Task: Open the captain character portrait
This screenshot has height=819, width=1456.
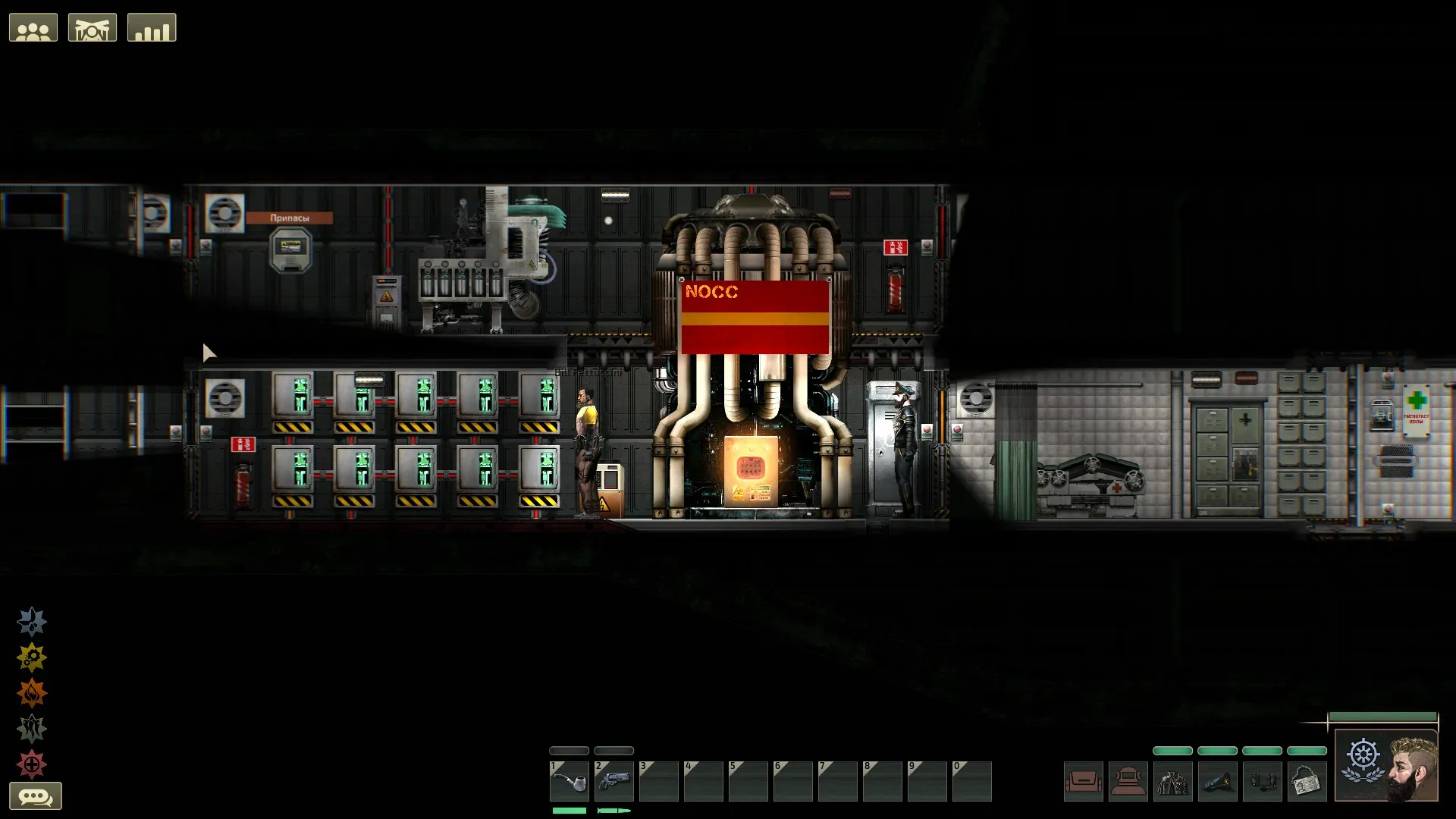Action: 1387,766
